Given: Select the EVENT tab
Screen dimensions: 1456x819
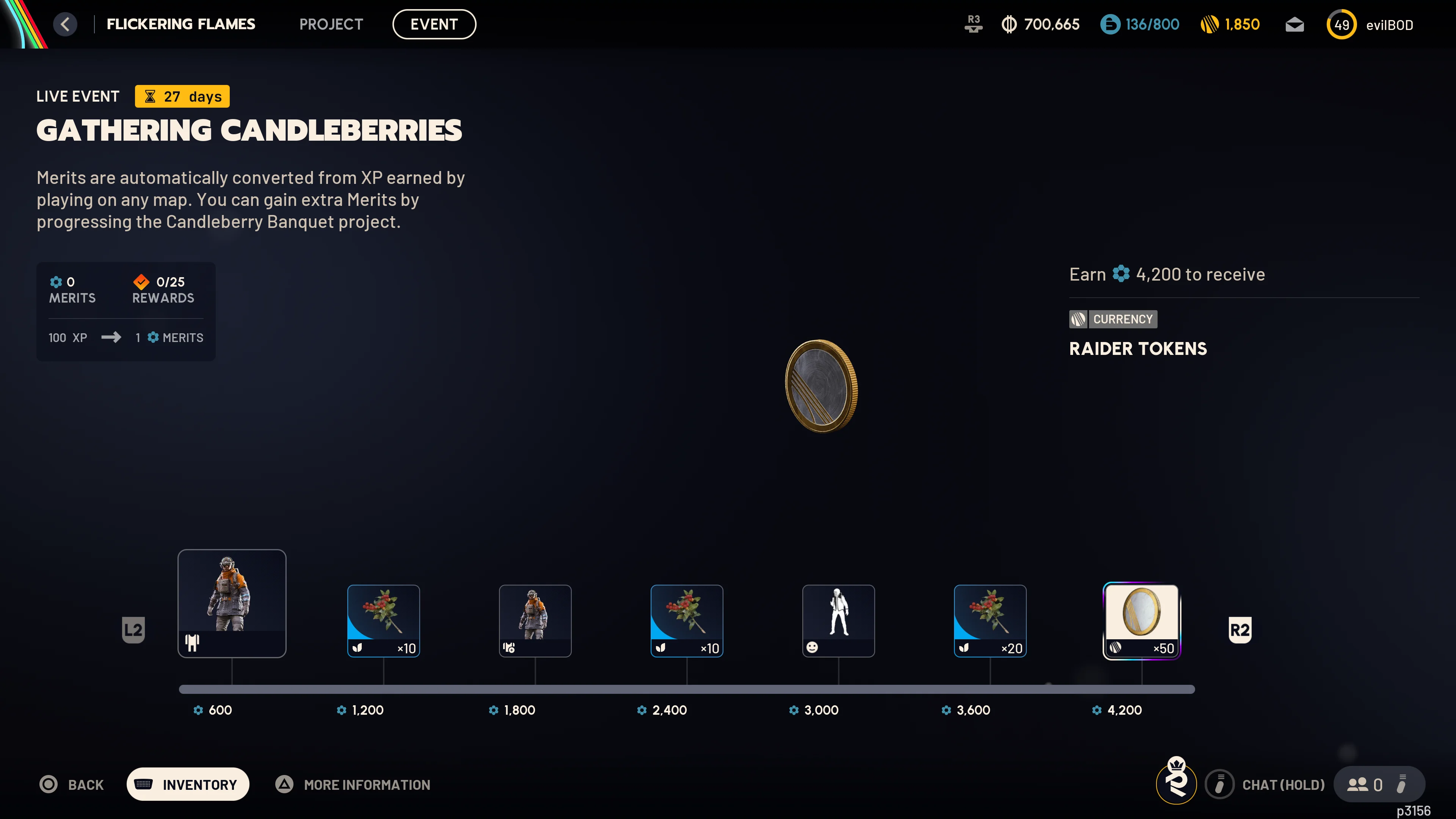Looking at the screenshot, I should (434, 24).
